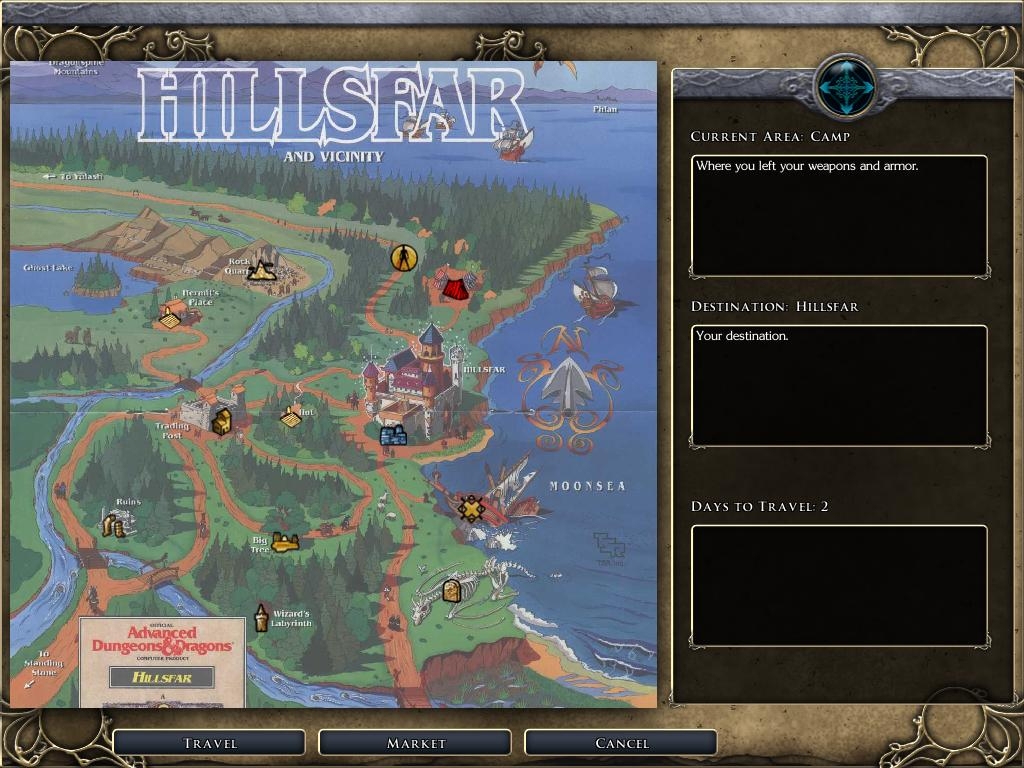Click the party position marker on the map
The image size is (1024, 768).
[403, 257]
